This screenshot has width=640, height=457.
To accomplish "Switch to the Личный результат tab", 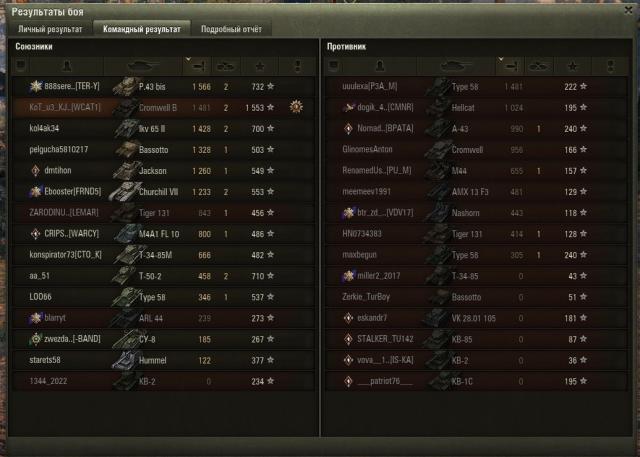I will pos(48,29).
